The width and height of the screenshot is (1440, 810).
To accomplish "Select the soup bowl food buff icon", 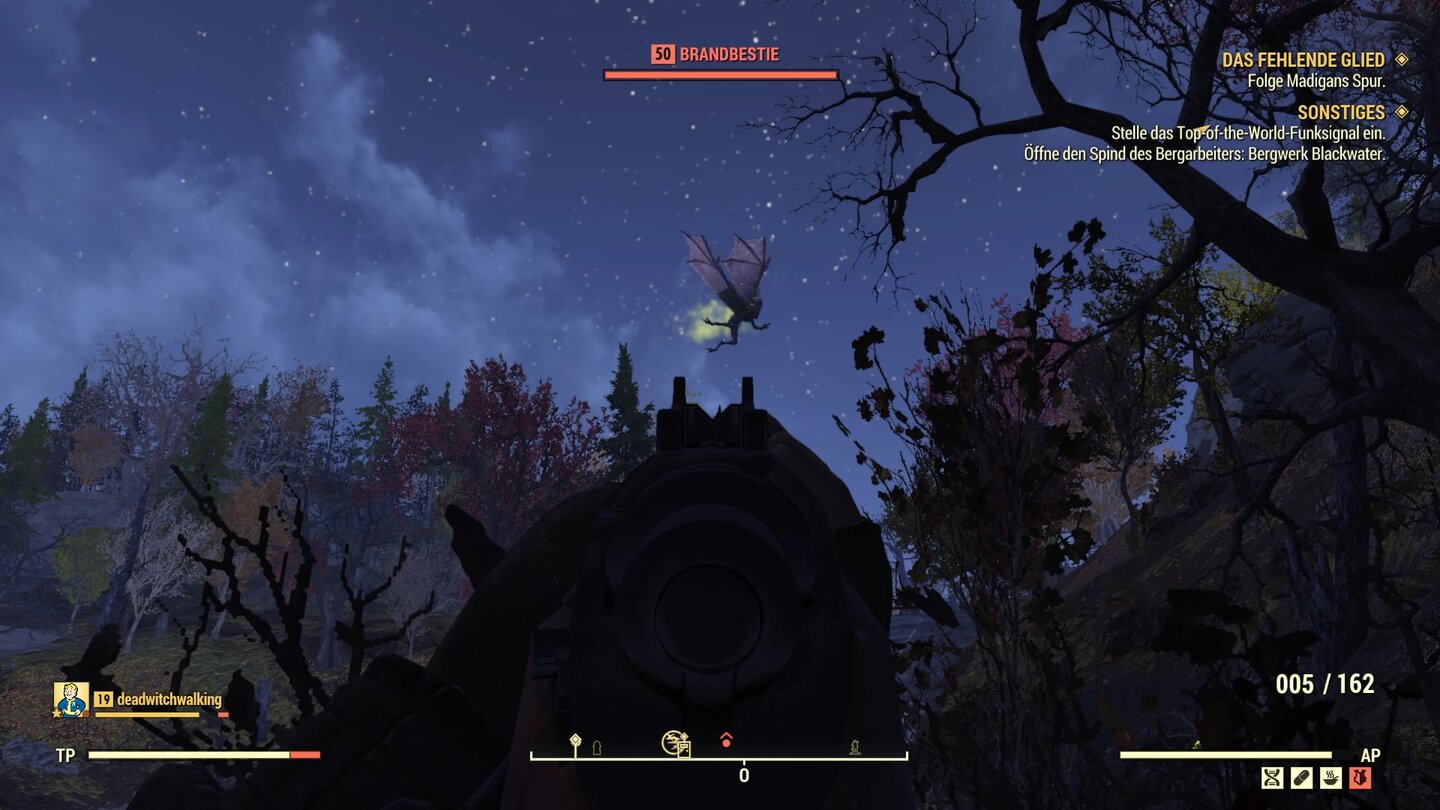I will [1330, 778].
